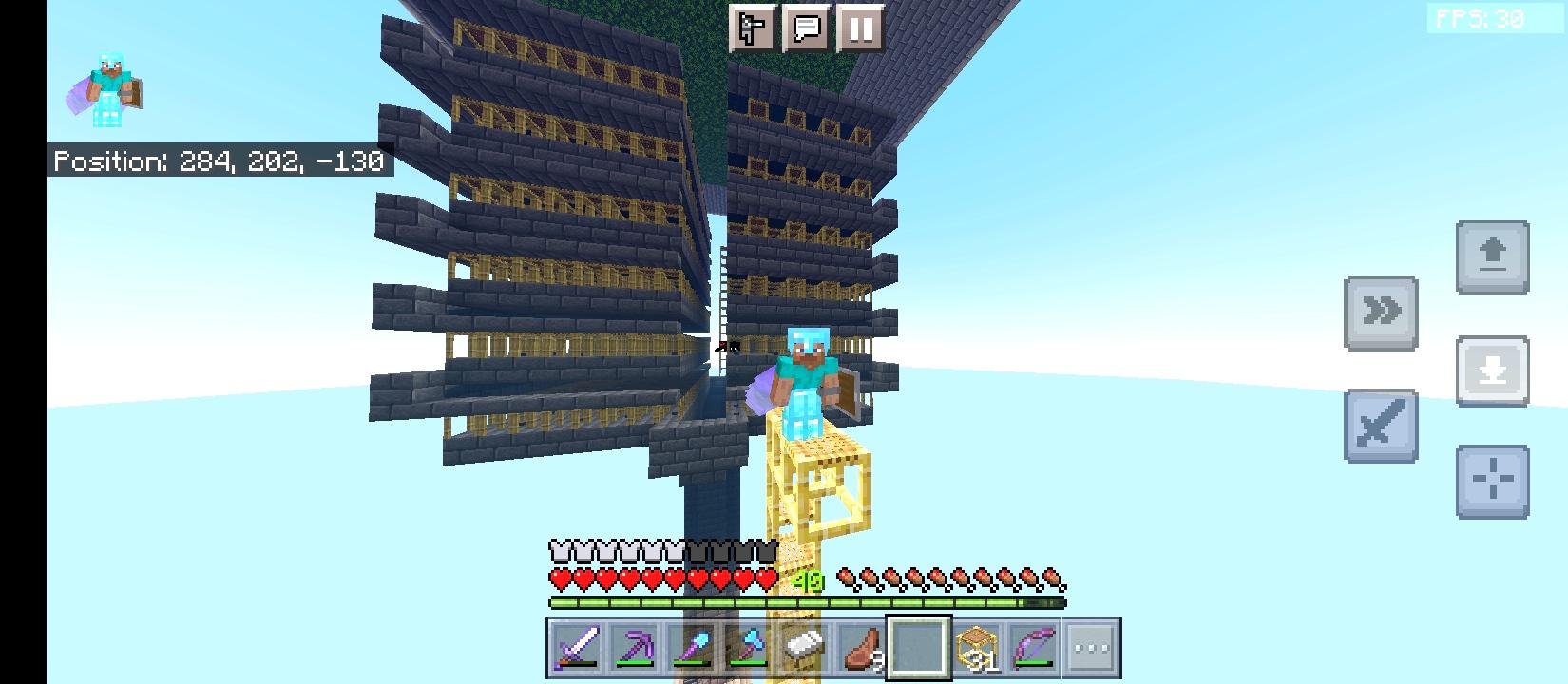Open the chat window via speech bubble icon
1568x684 pixels.
click(807, 28)
